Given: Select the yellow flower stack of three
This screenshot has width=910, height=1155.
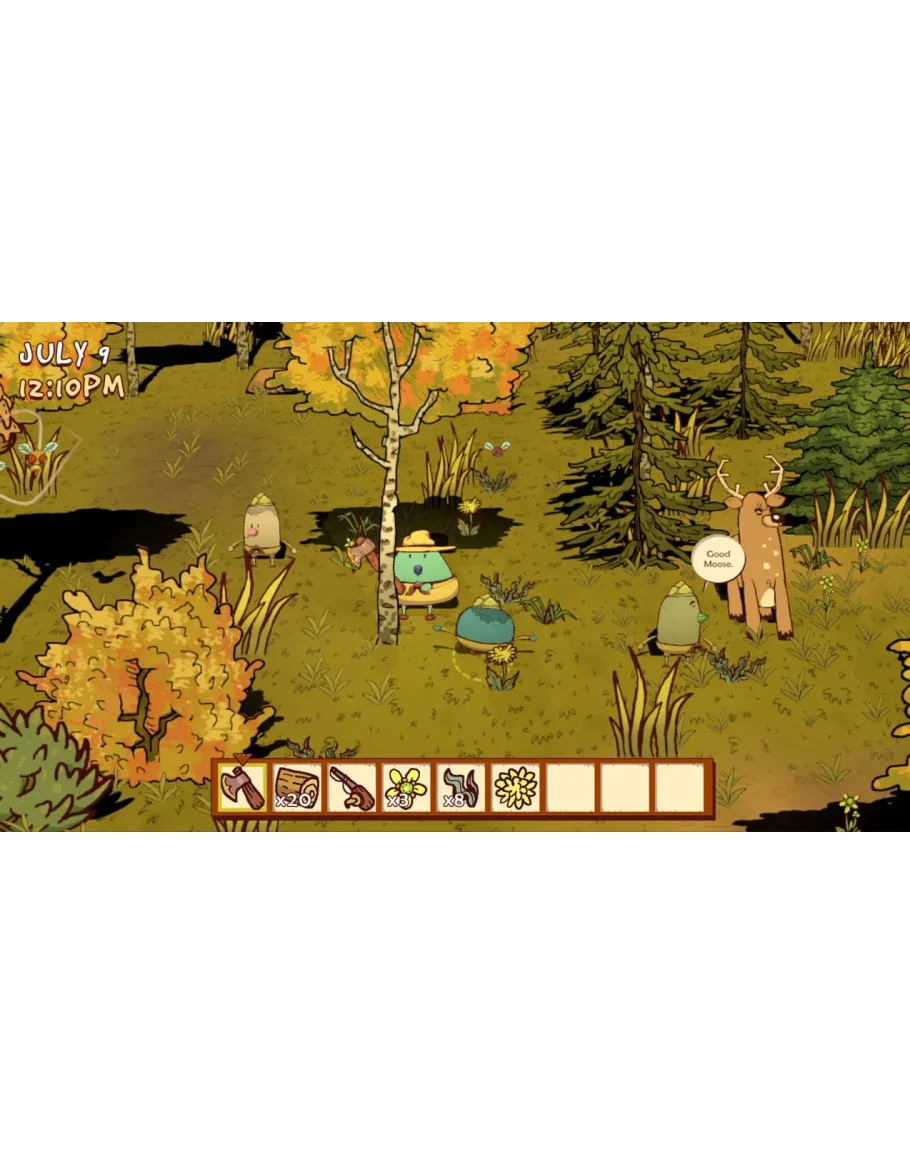Looking at the screenshot, I should pos(406,788).
